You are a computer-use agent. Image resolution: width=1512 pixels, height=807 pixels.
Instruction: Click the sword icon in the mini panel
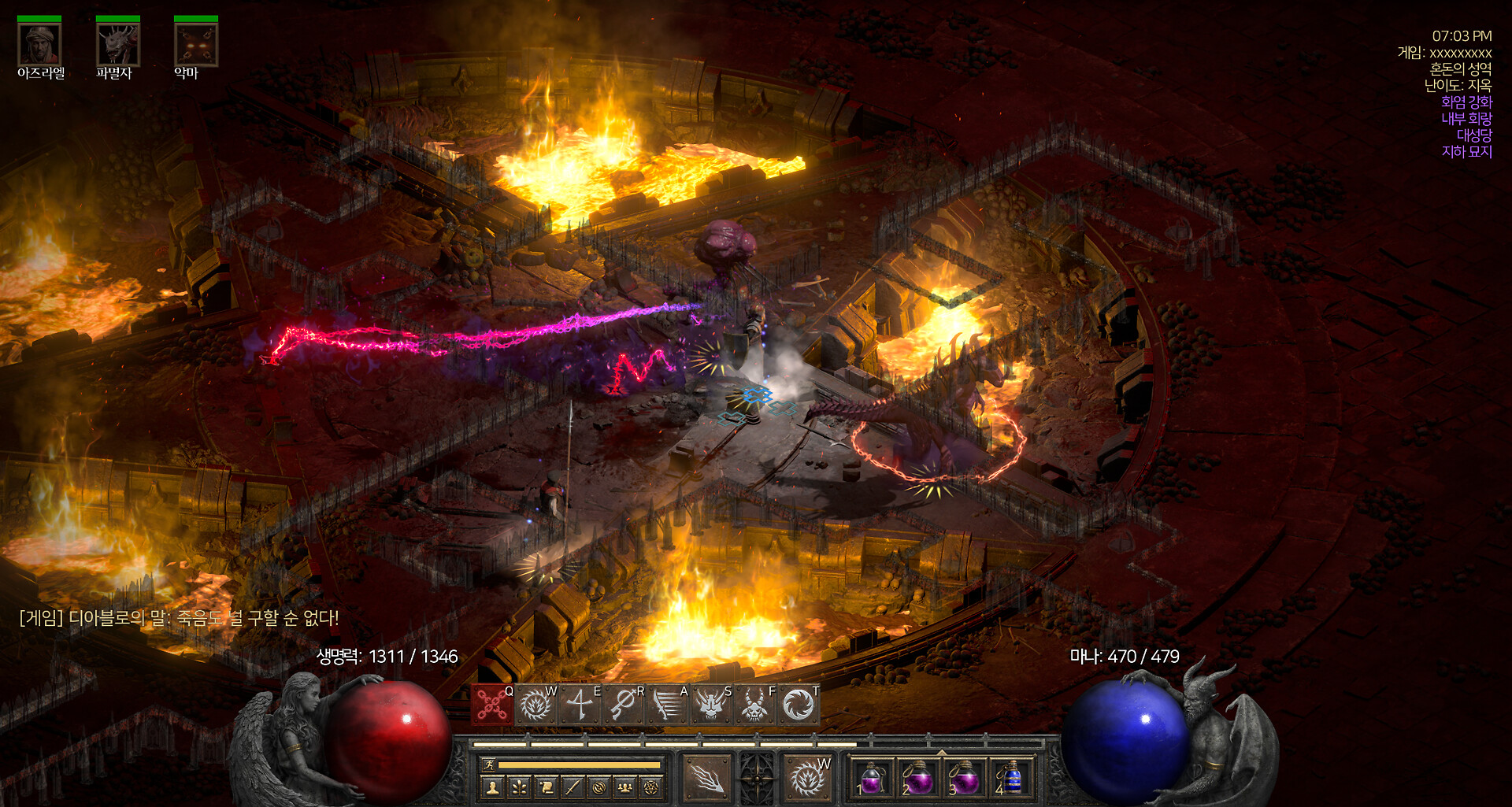(573, 787)
